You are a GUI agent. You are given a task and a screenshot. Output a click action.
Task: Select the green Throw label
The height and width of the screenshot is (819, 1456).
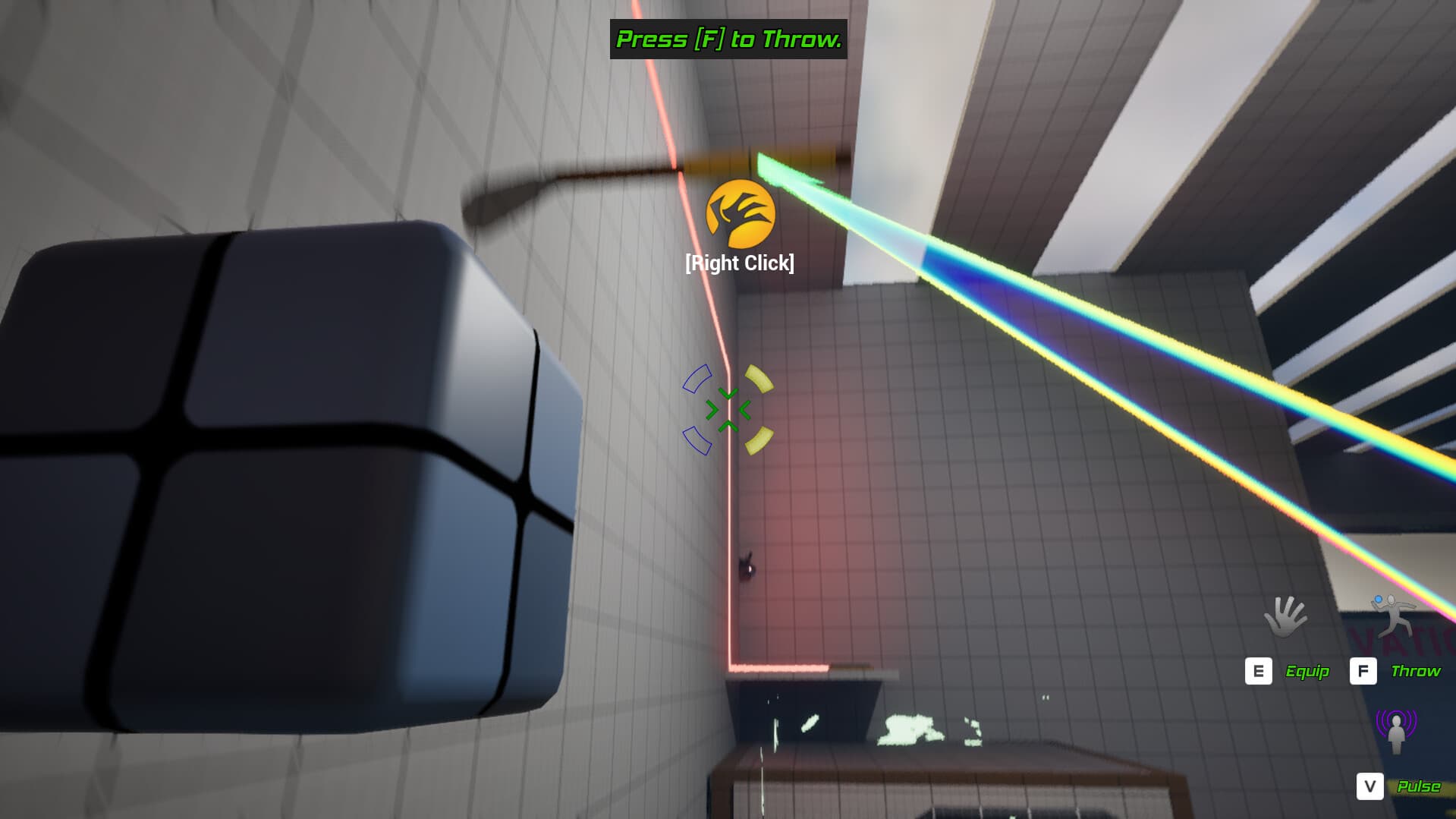(x=1416, y=671)
